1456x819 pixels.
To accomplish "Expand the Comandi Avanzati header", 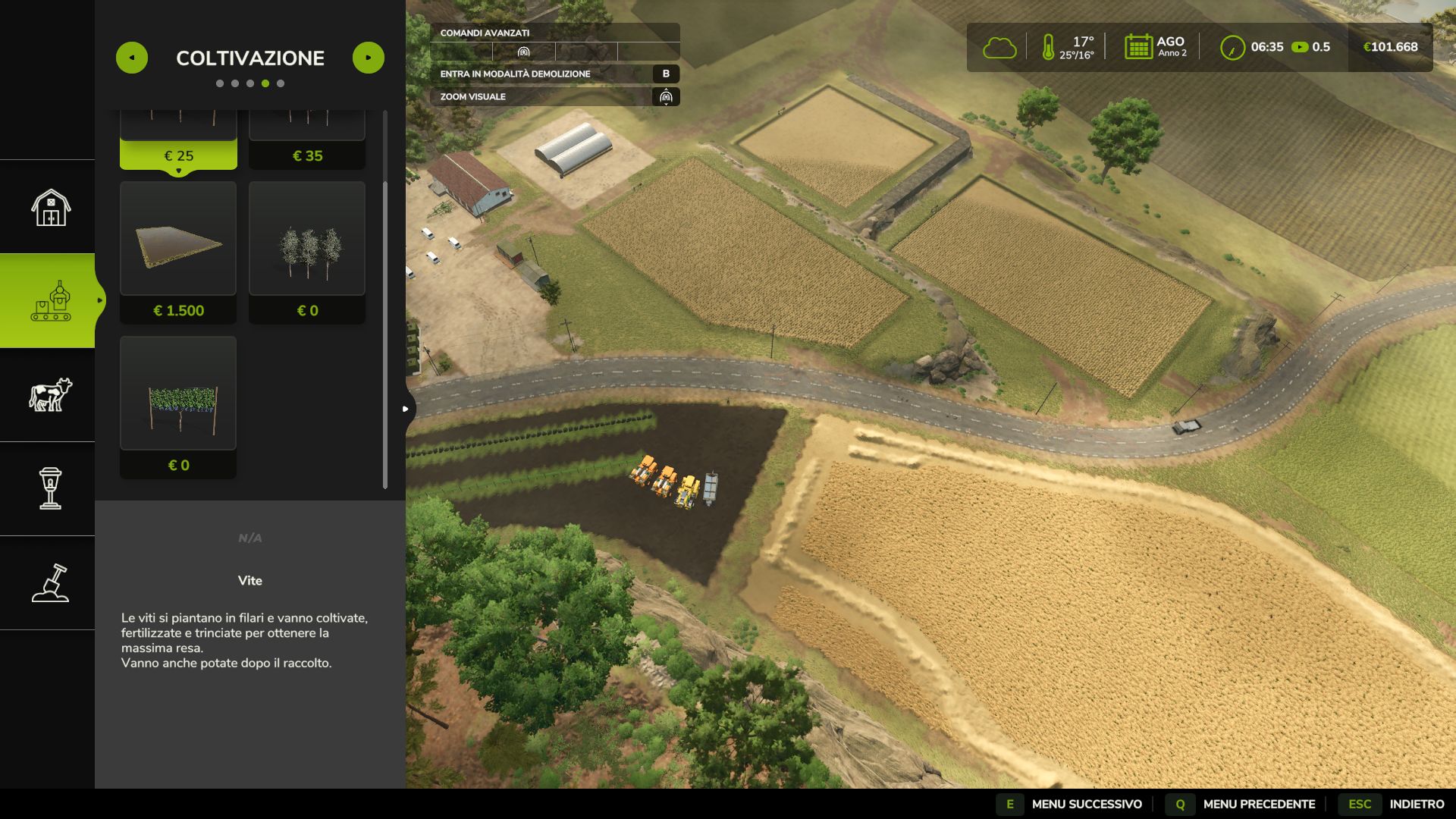I will point(554,33).
